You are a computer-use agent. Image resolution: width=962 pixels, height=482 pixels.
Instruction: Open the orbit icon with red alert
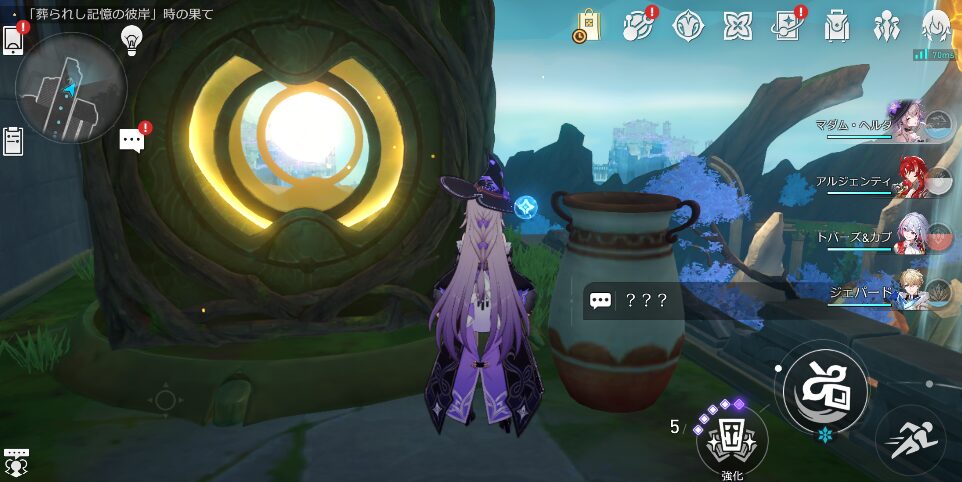(637, 26)
